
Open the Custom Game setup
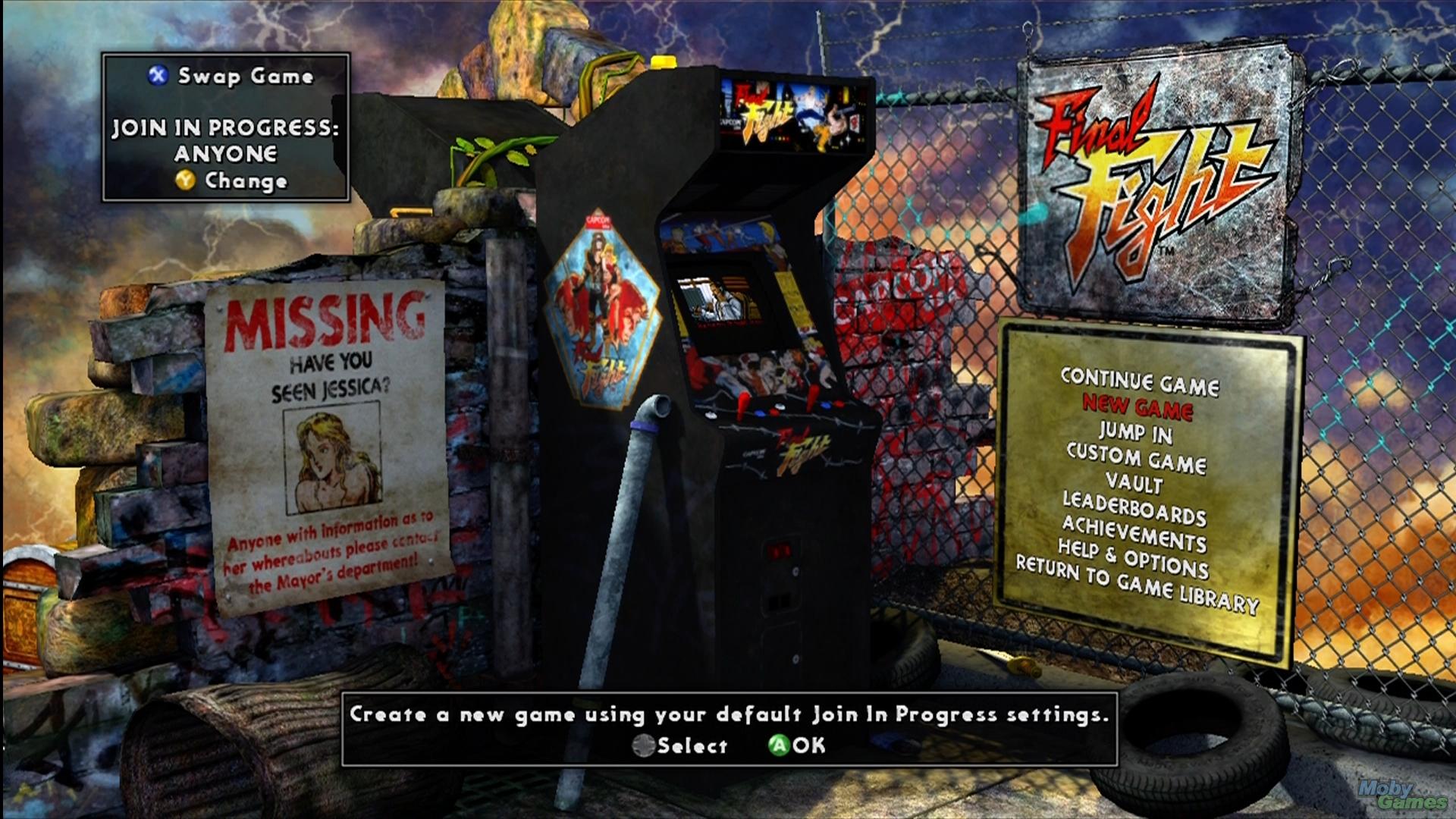pos(1136,459)
